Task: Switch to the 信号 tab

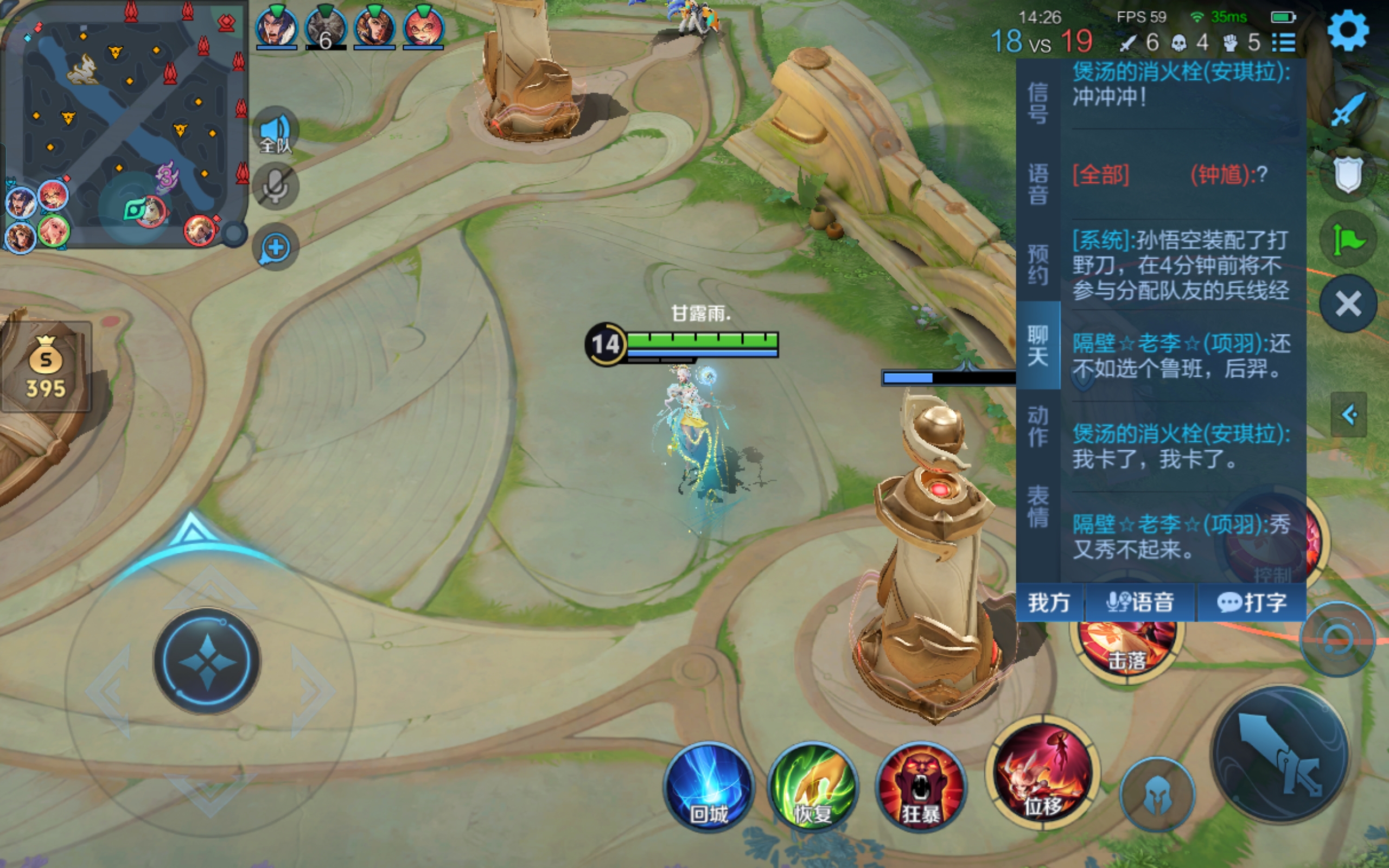Action: click(1037, 103)
